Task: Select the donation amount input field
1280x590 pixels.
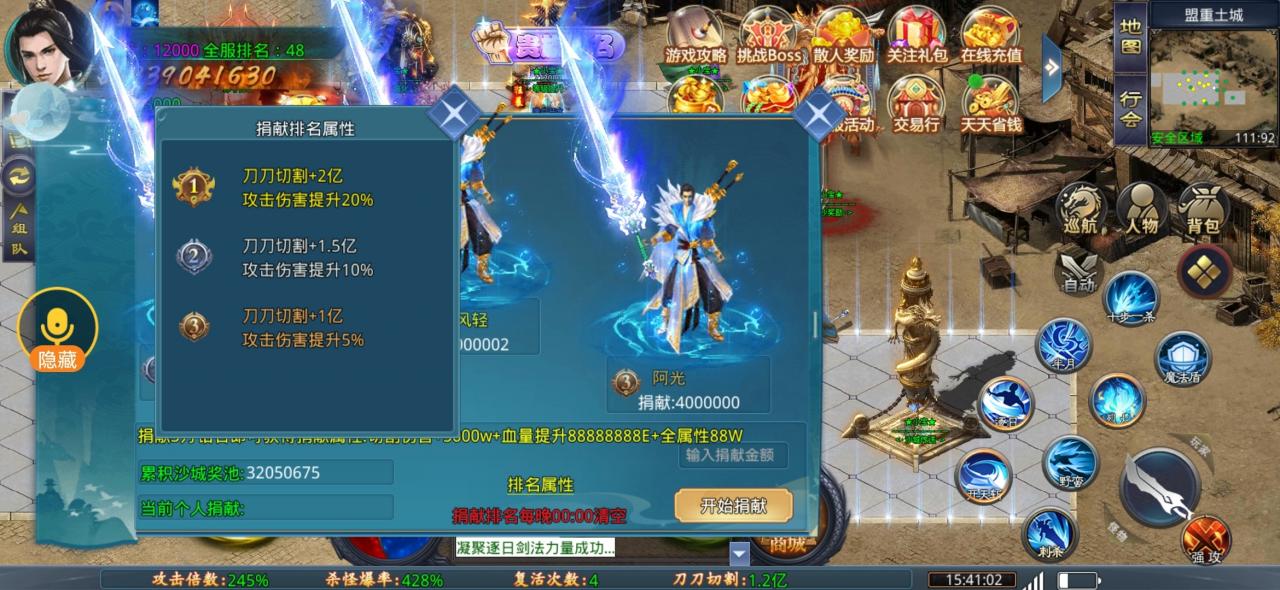Action: tap(735, 455)
